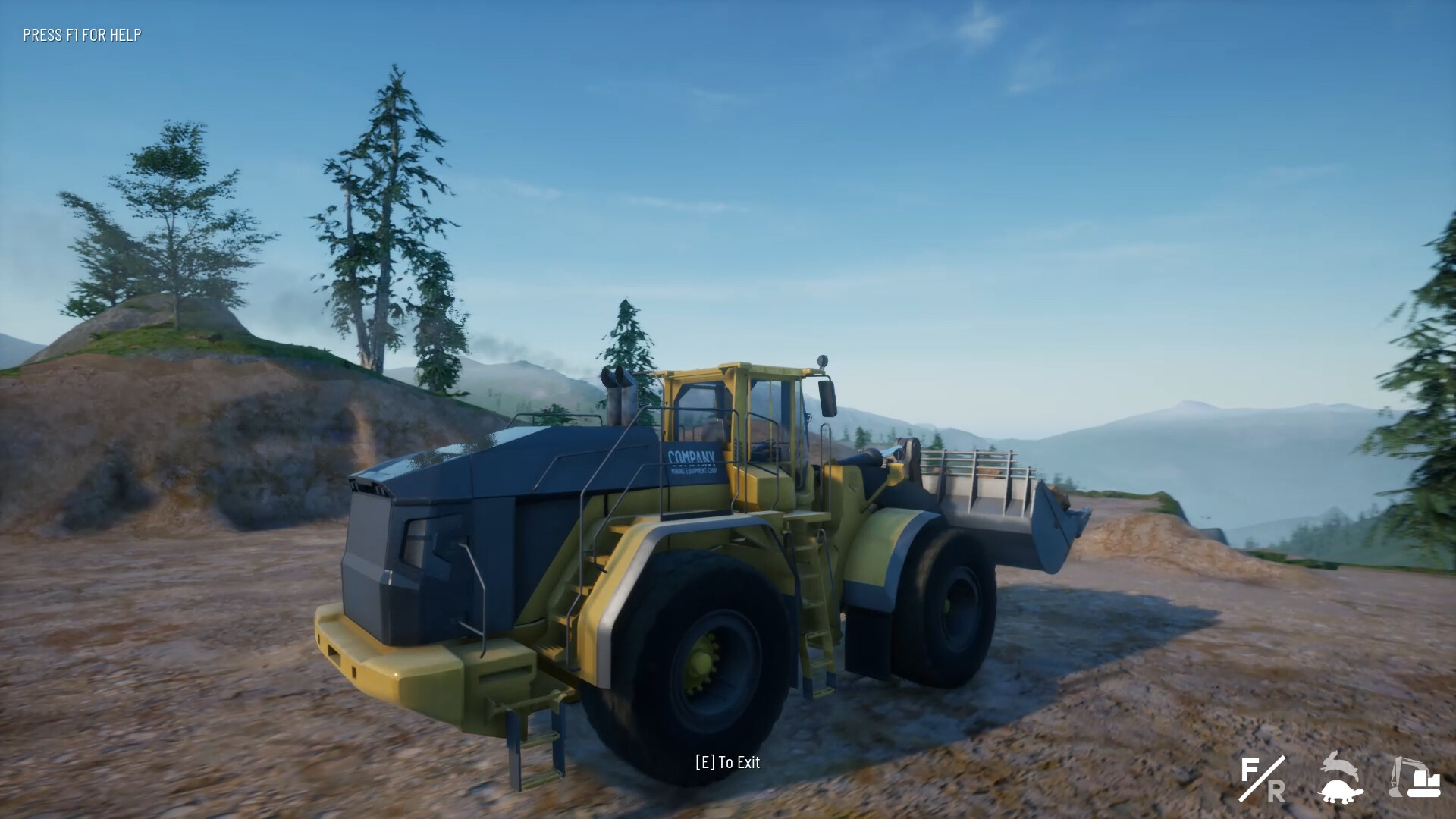
Task: Click the COMPANY decal on the loader cab
Action: point(692,458)
